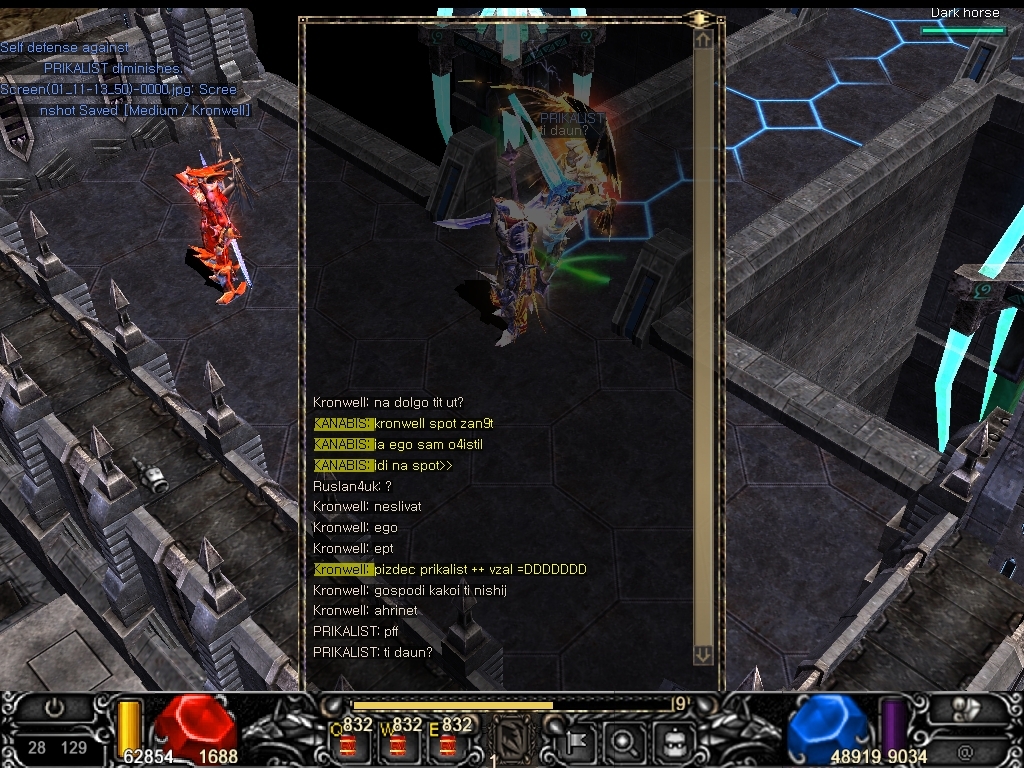Click the friends icon button

965,708
